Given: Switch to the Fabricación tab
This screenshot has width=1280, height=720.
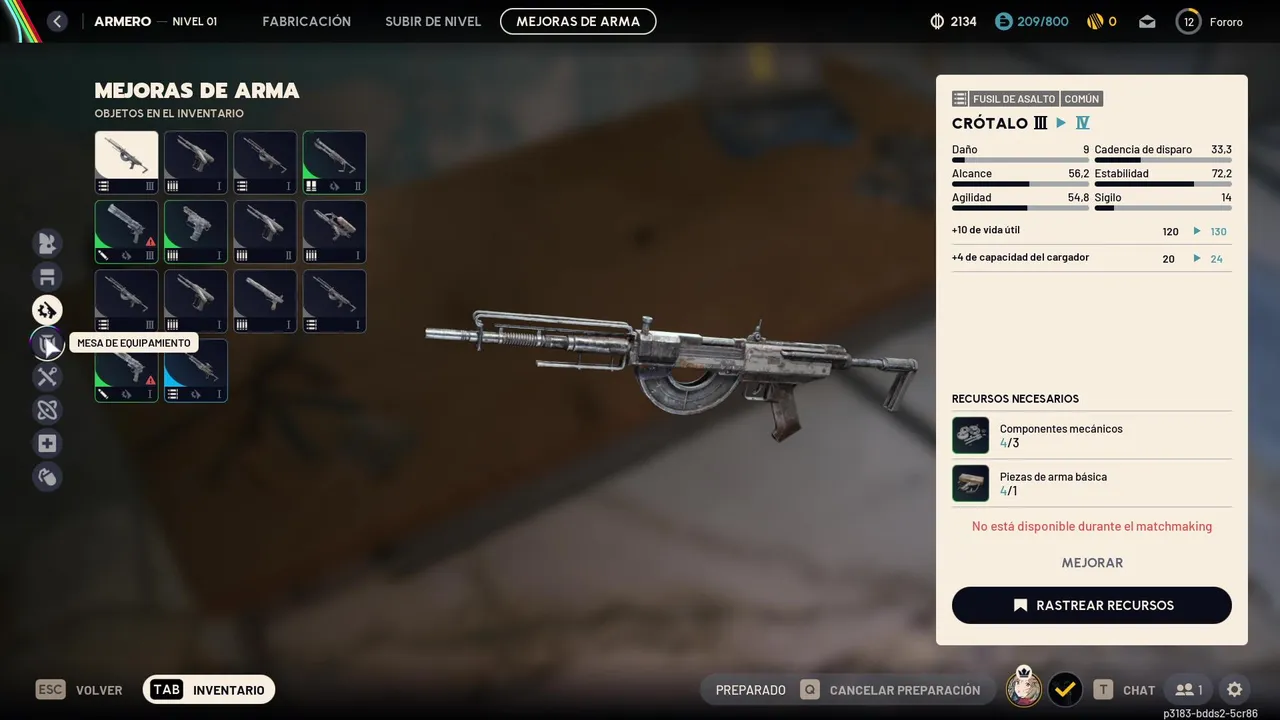Looking at the screenshot, I should 306,21.
